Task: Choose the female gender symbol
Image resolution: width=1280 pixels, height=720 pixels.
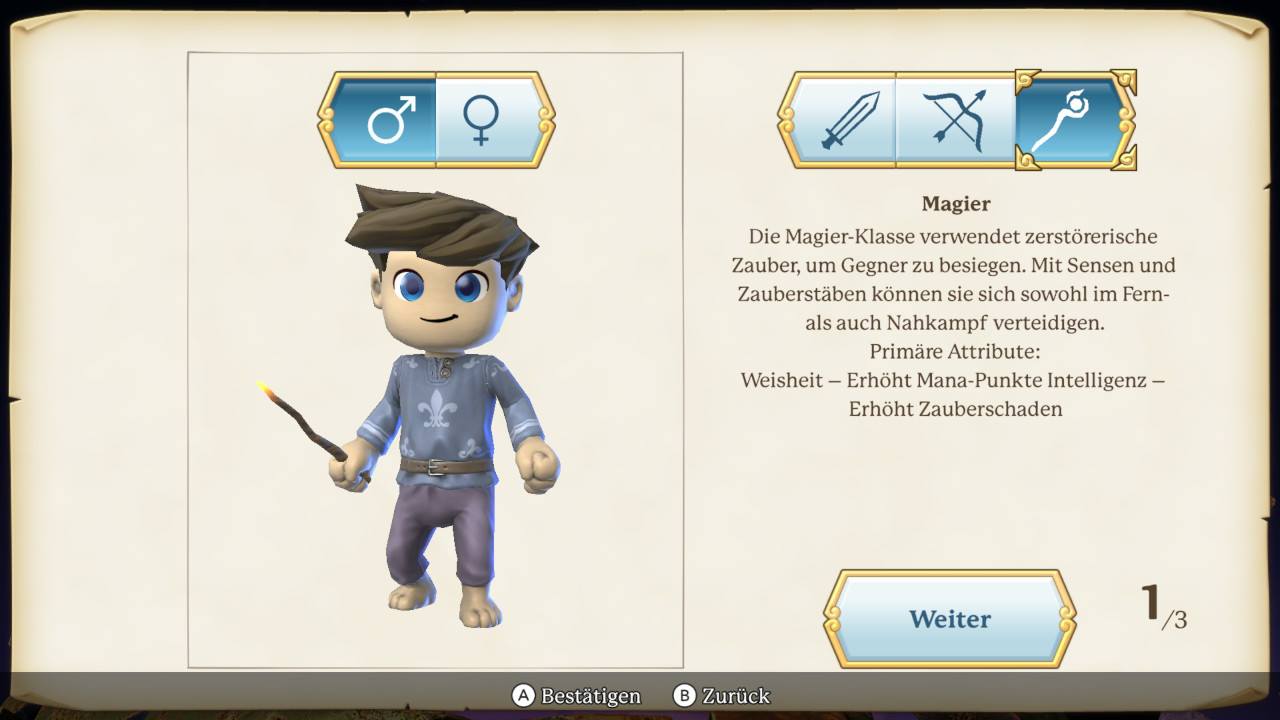Action: pos(482,121)
